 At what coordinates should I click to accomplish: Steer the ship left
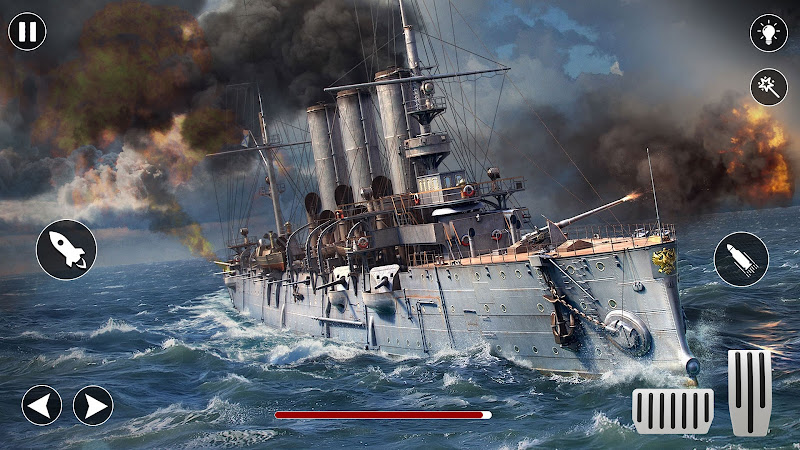coord(42,405)
